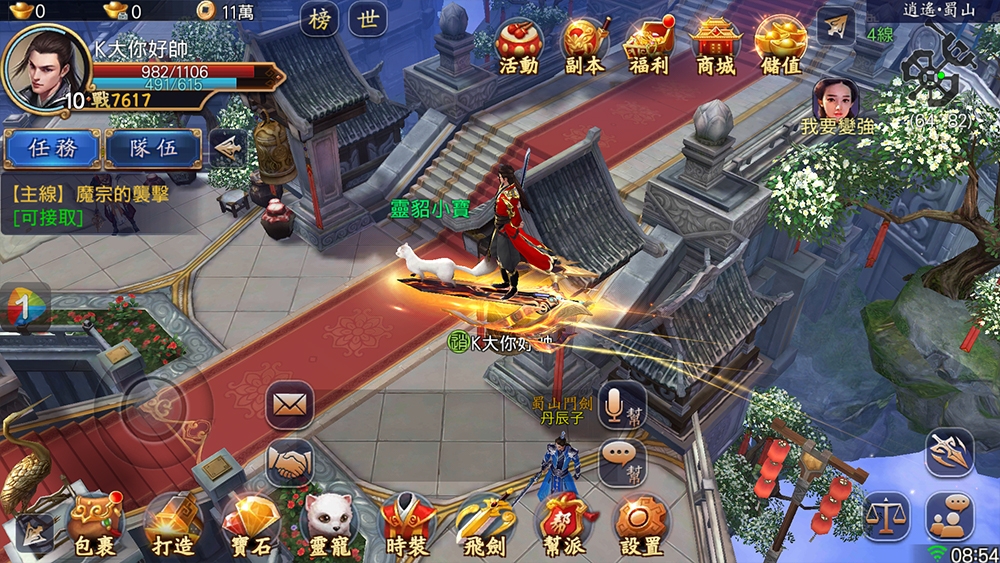This screenshot has height=563, width=1000.
Task: Click the 榜 ranking button
Action: coord(320,20)
